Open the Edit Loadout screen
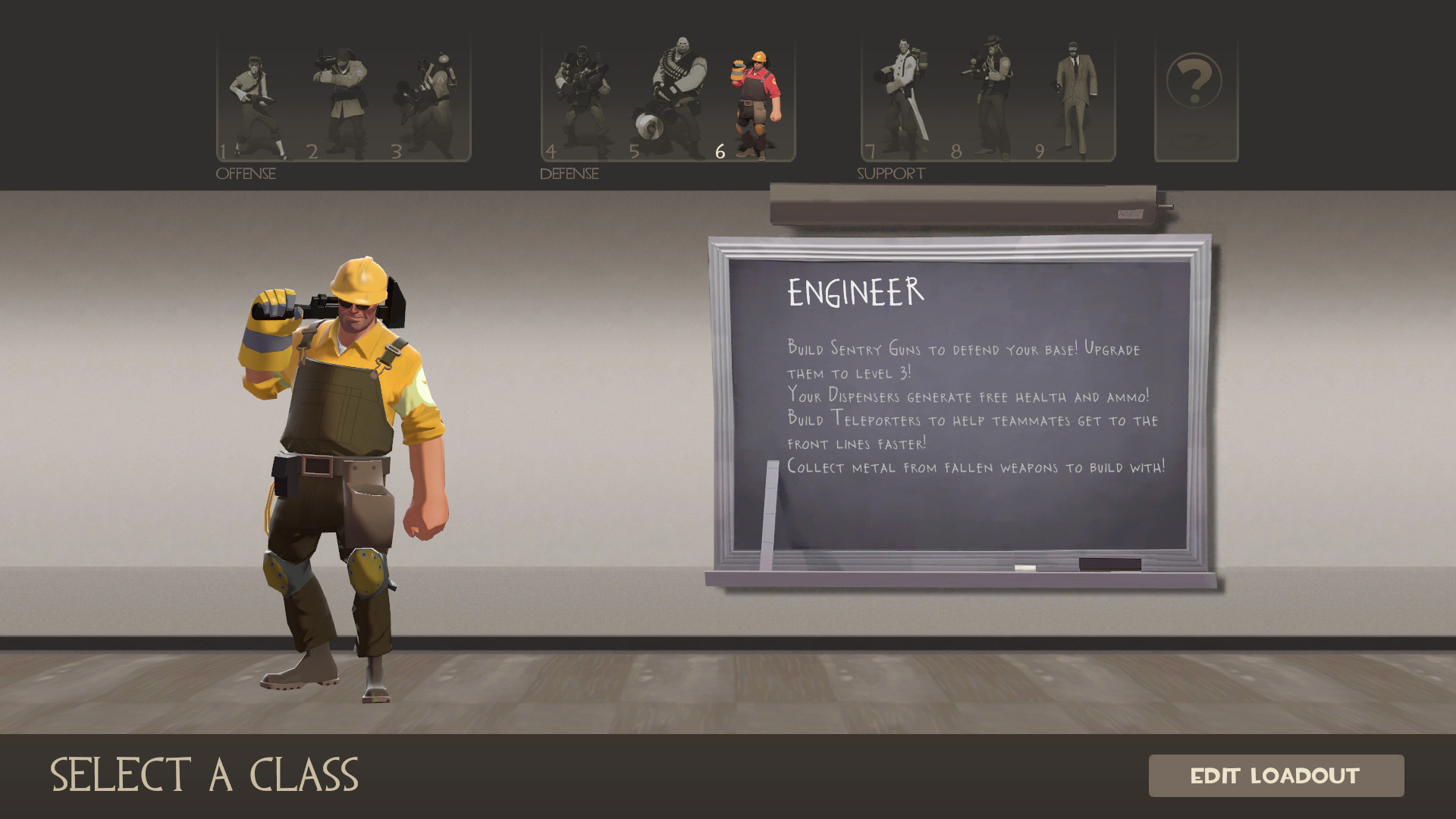The image size is (1456, 819). click(x=1277, y=777)
